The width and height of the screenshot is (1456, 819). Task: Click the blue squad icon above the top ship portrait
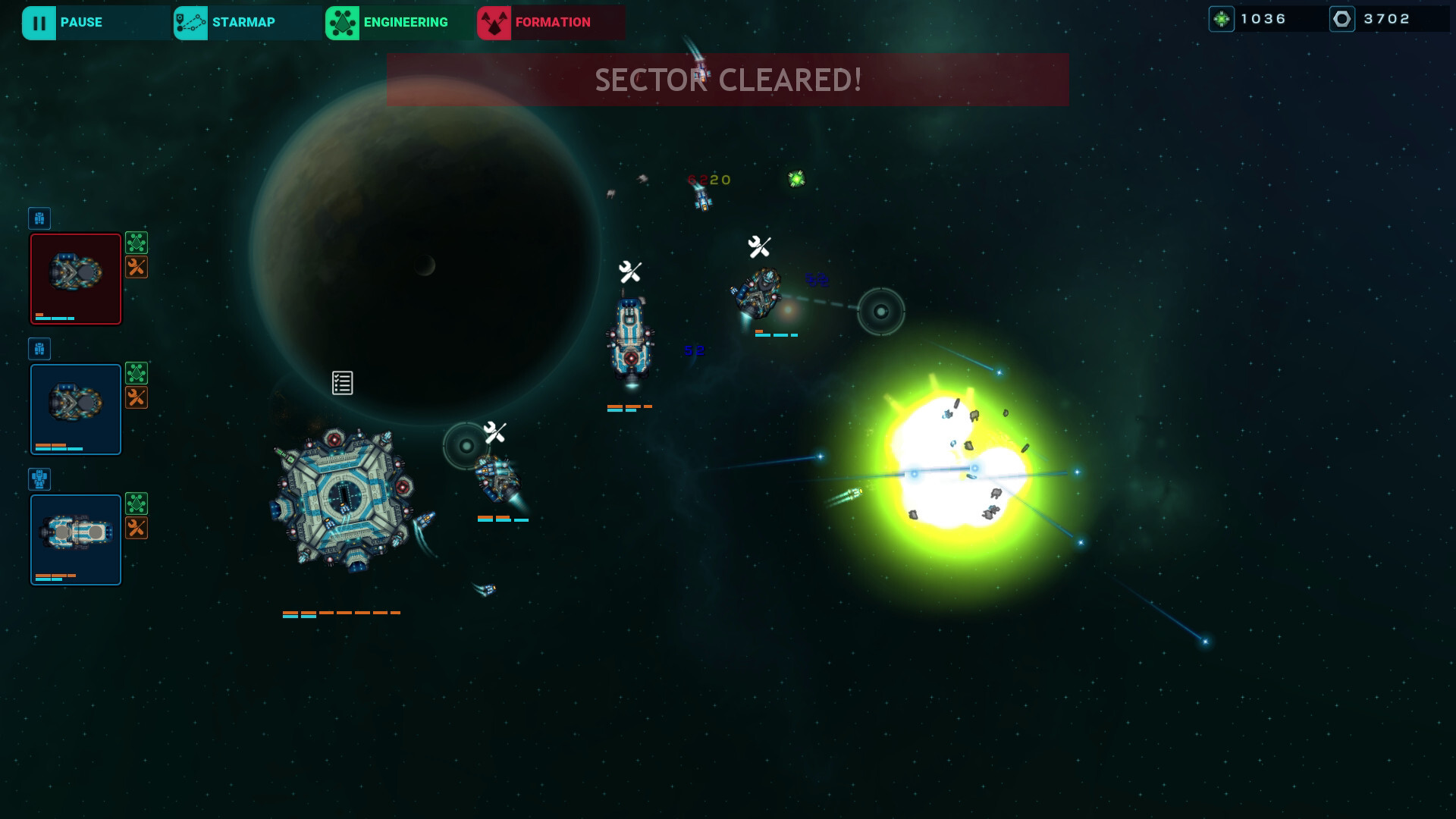click(x=39, y=218)
